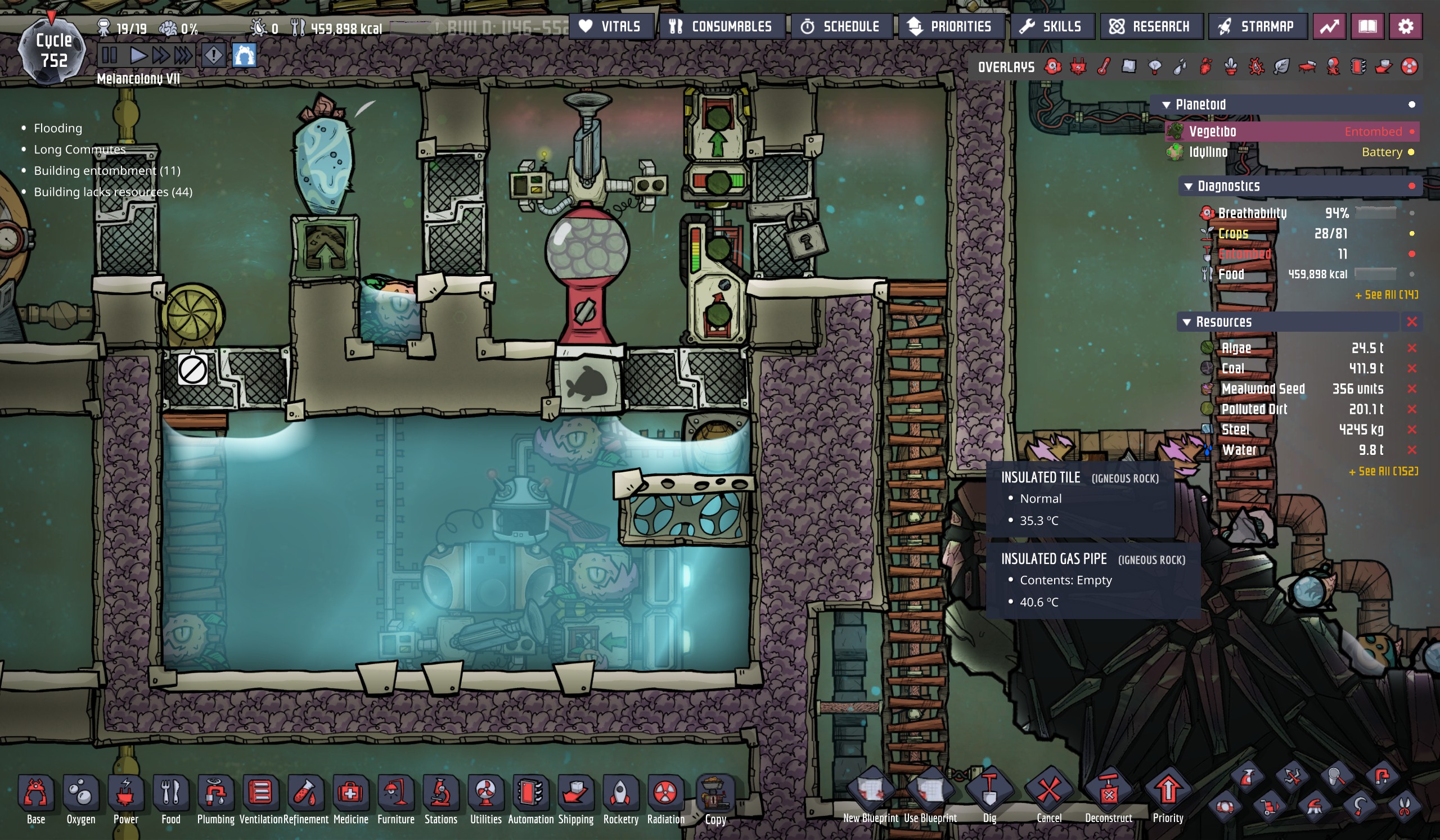Open the Vitals management screen

pos(611,26)
